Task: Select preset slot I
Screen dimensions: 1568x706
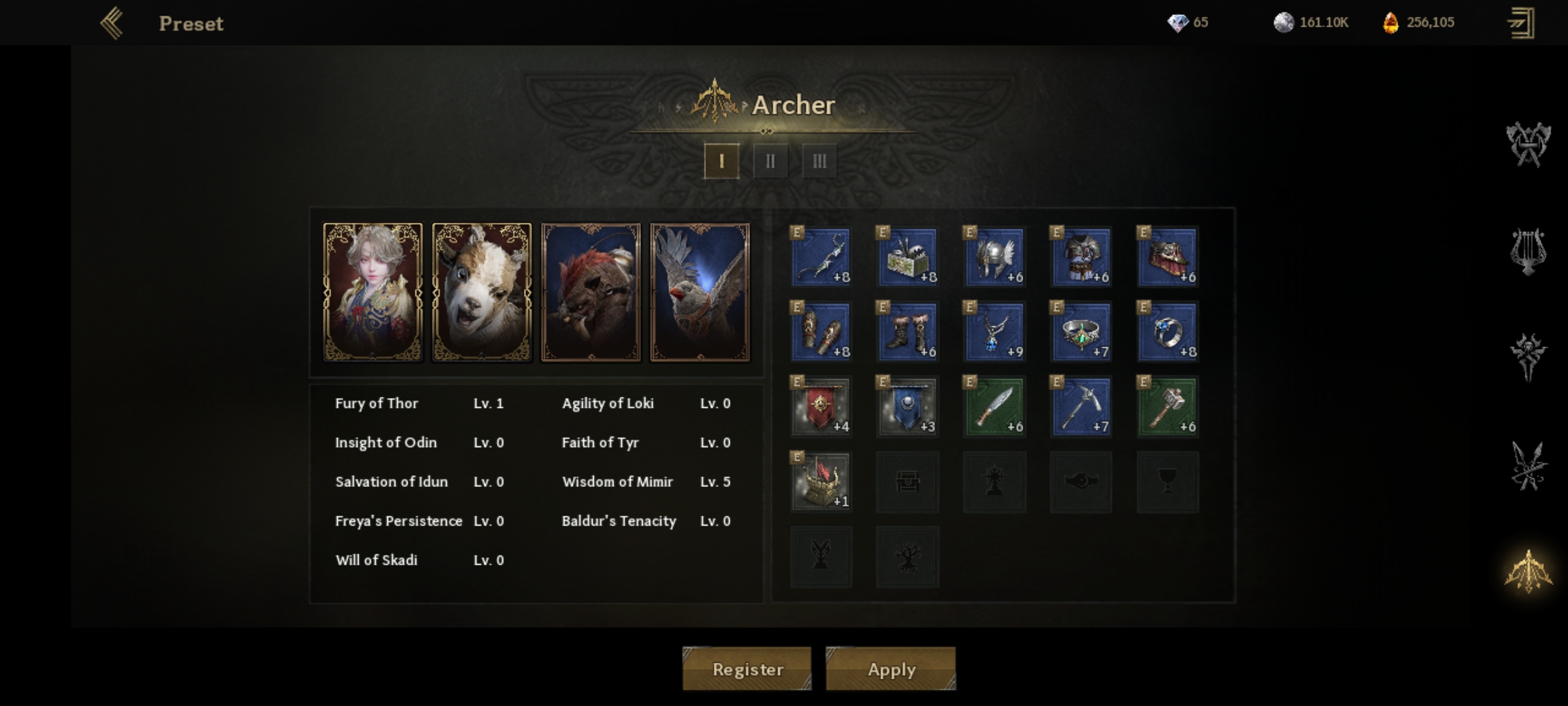Action: click(x=721, y=161)
